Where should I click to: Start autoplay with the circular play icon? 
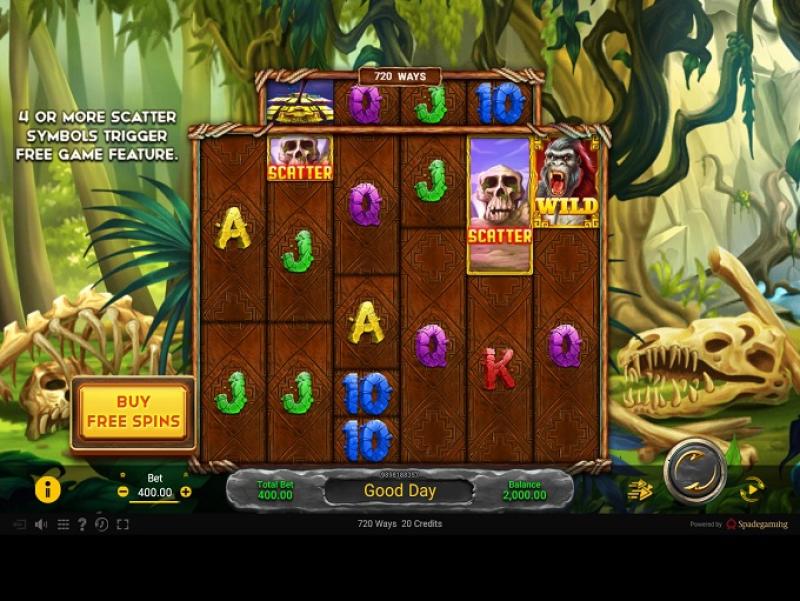[751, 489]
